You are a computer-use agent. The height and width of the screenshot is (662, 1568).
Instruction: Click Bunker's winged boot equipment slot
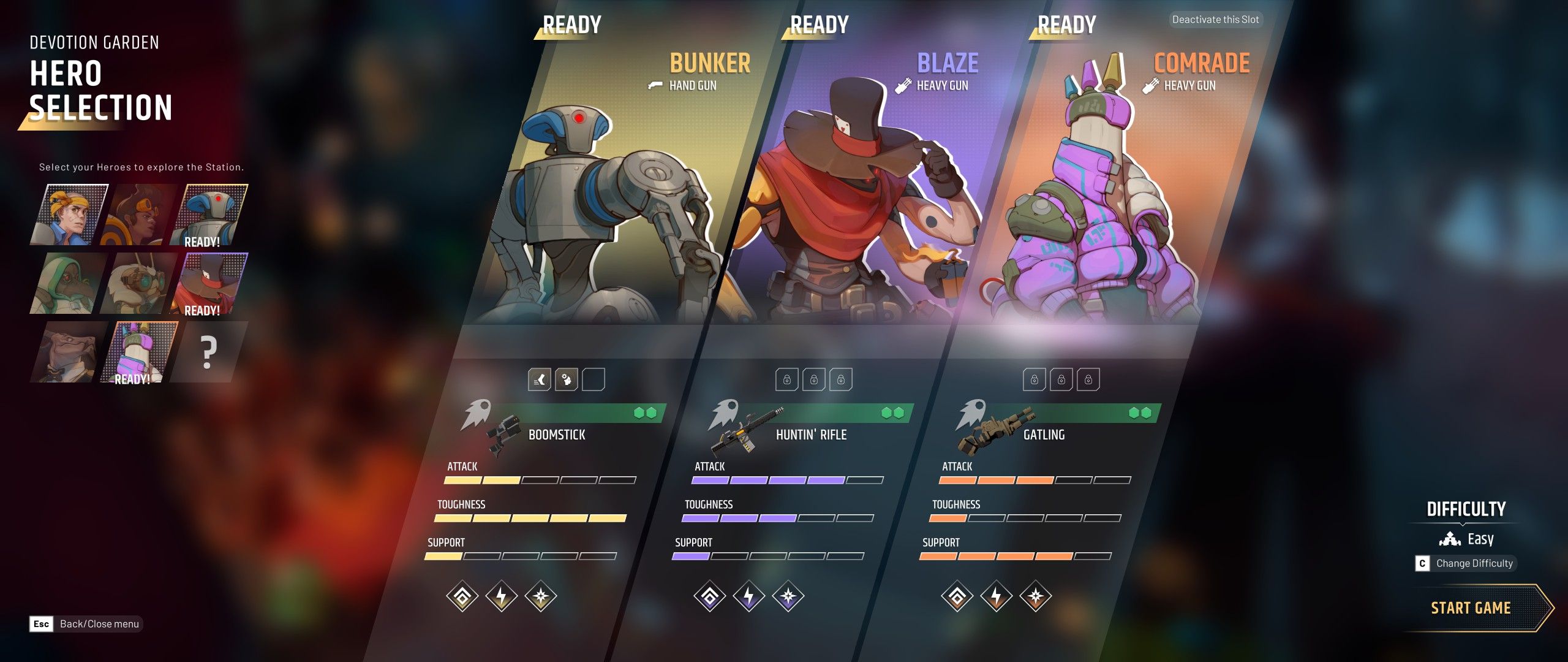[x=540, y=380]
